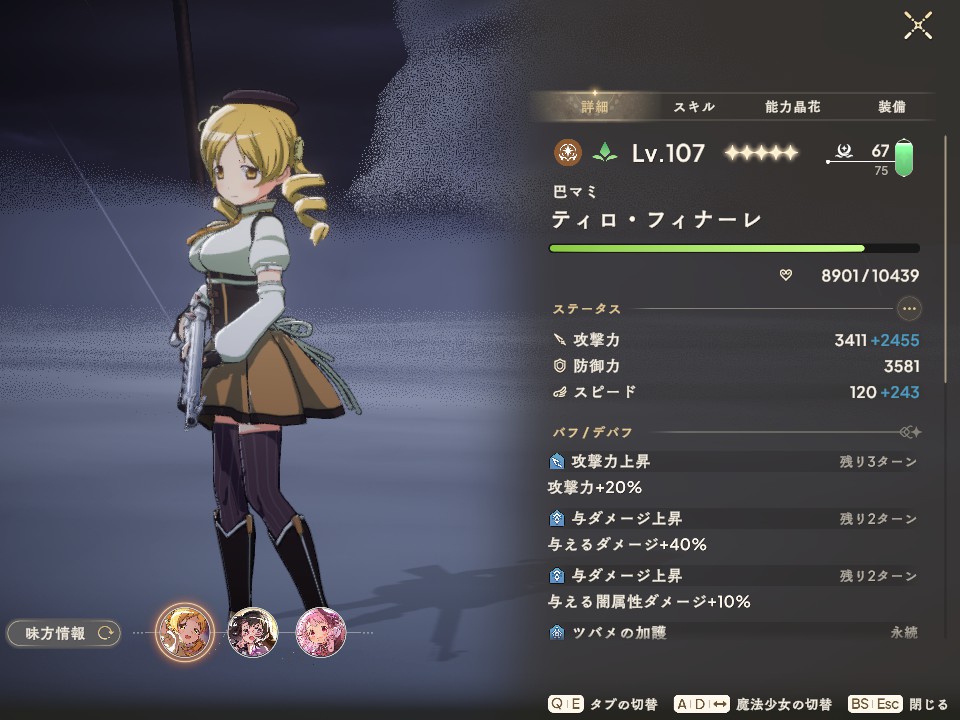This screenshot has height=720, width=960.
Task: Switch to the pink-haired character portrait
Action: point(320,633)
